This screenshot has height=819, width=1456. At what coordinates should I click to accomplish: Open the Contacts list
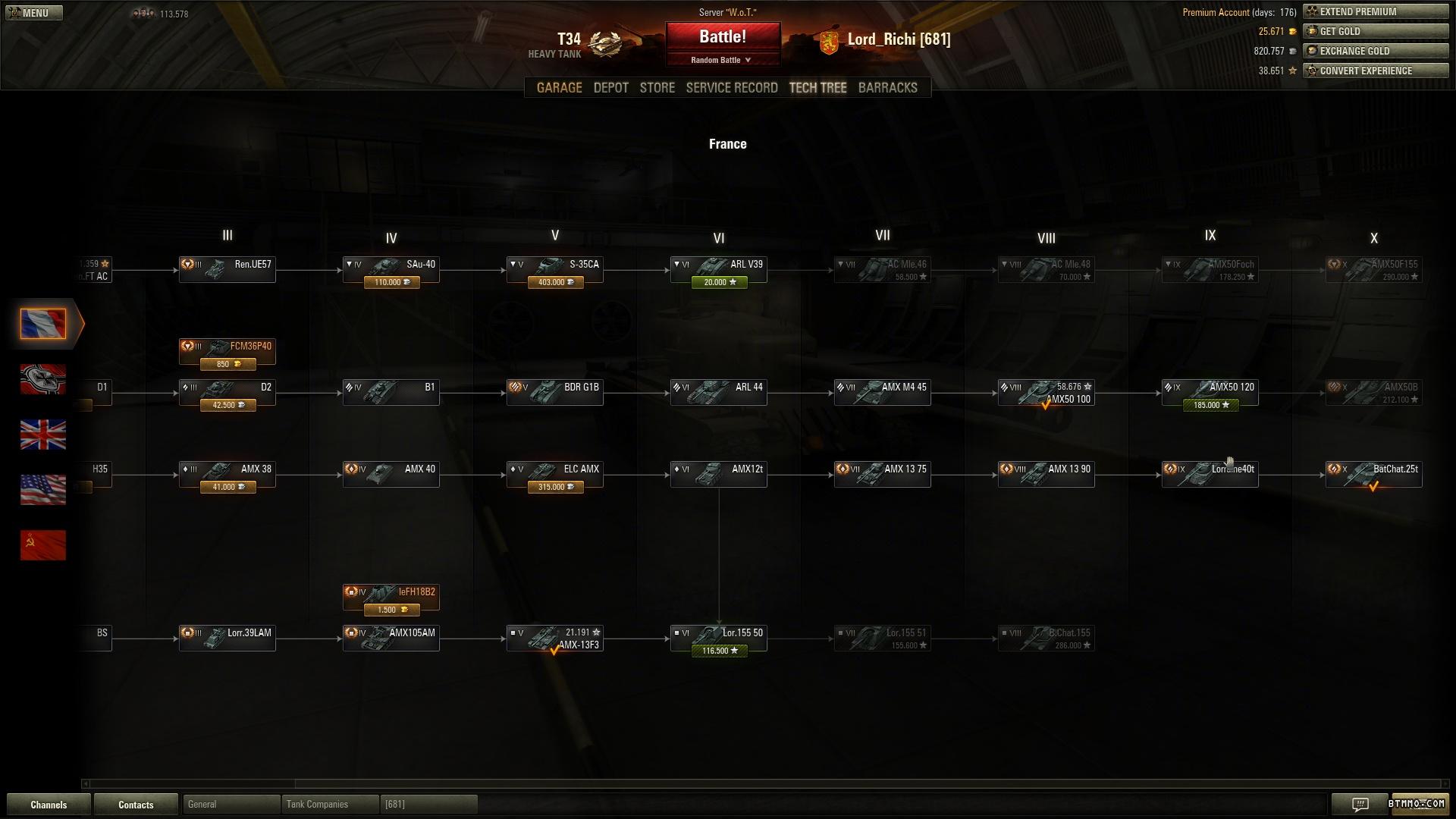(136, 805)
